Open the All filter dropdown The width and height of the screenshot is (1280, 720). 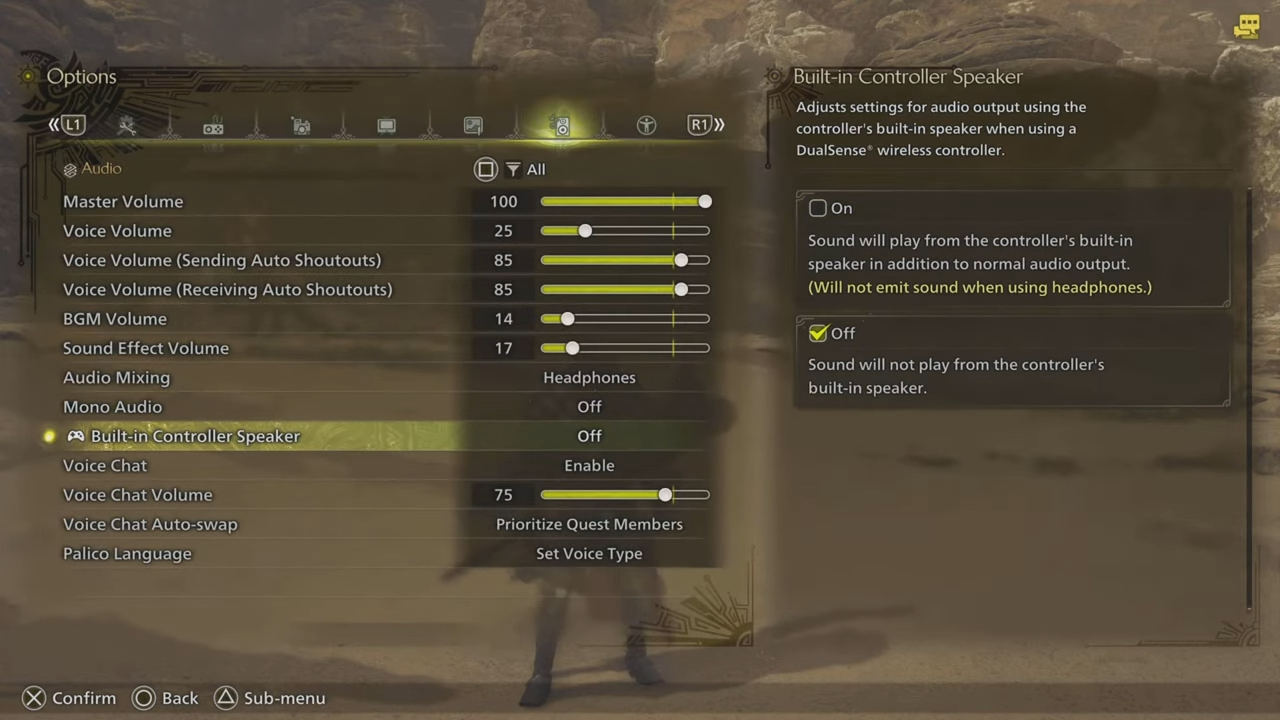(536, 169)
